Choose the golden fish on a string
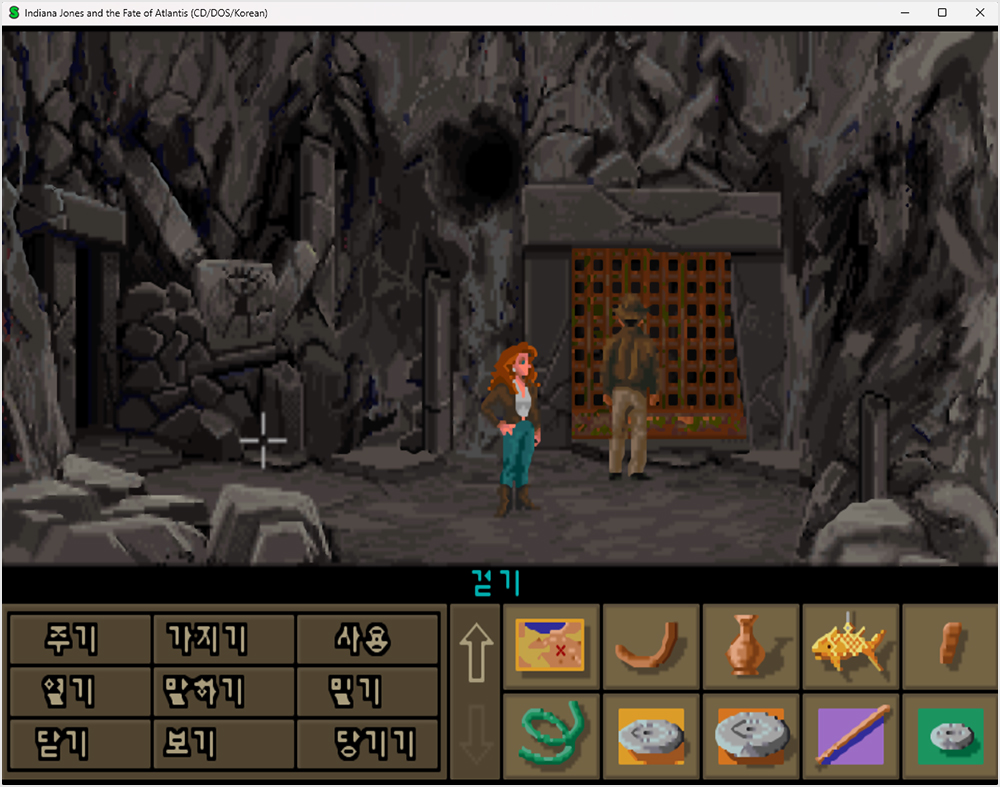Viewport: 1000px width, 787px height. point(850,645)
